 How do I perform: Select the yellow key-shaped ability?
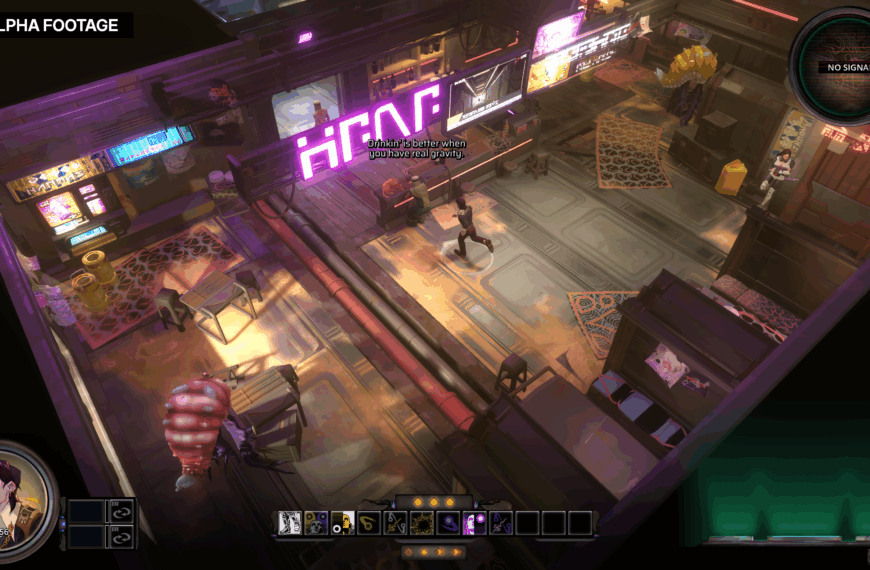click(x=369, y=522)
